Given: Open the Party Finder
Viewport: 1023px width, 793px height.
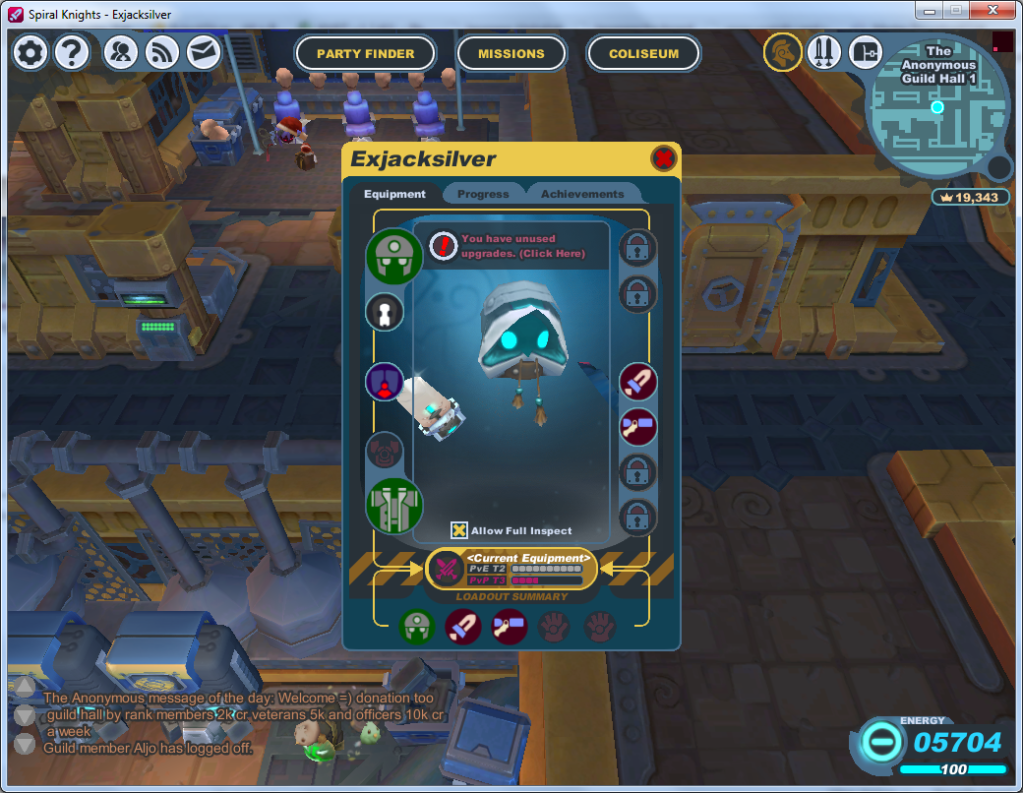Looking at the screenshot, I should point(365,54).
